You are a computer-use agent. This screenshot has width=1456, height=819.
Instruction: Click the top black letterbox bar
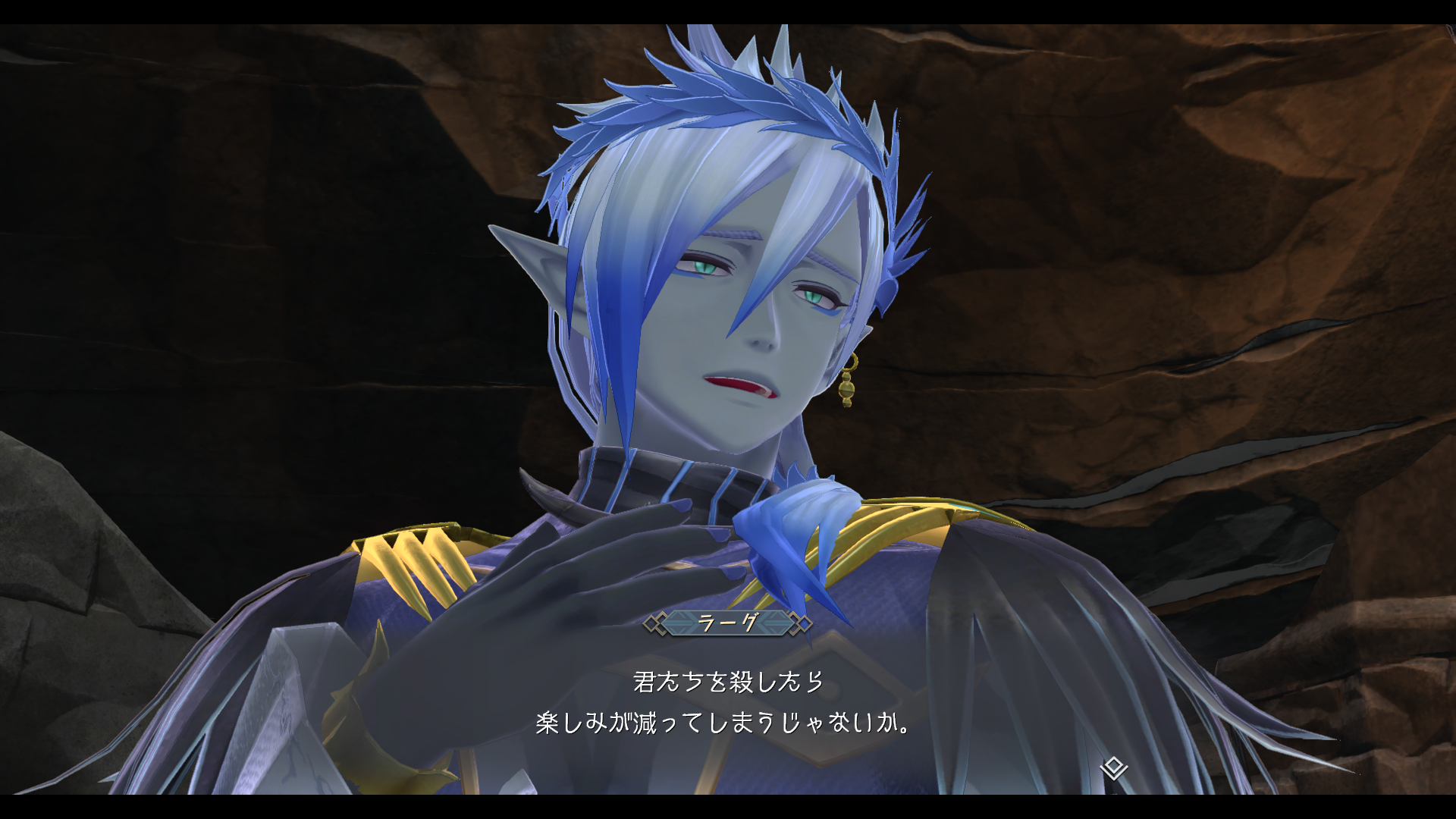tap(728, 9)
